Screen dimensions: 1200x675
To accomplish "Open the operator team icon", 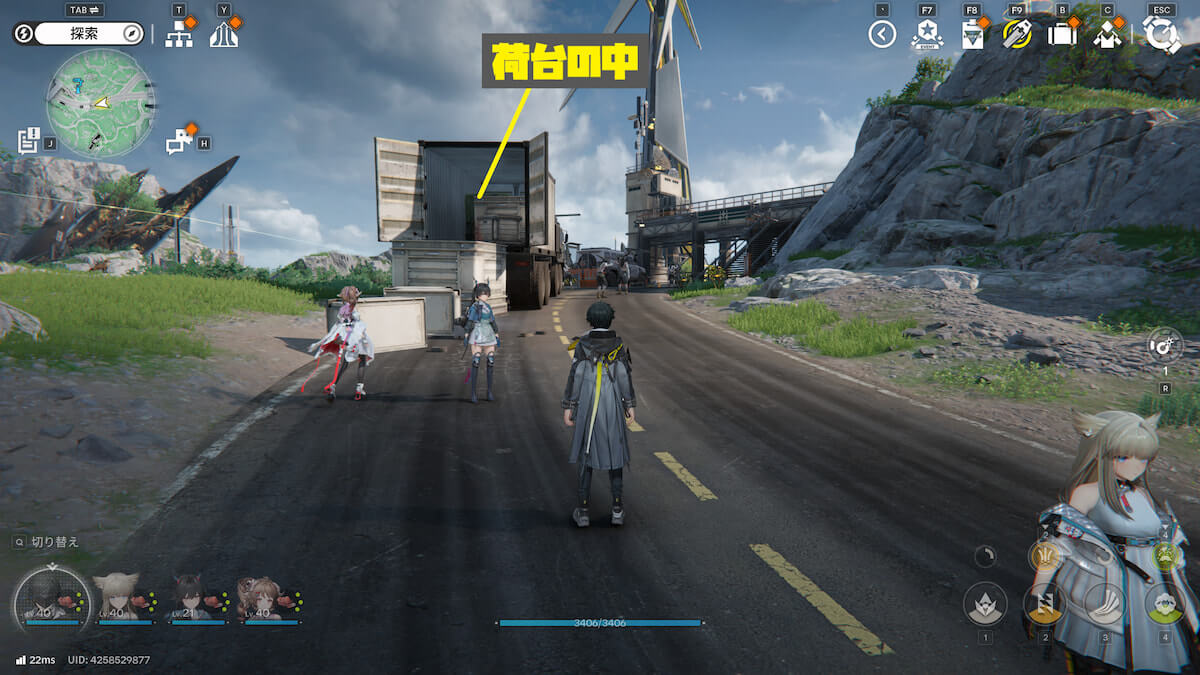I will [x=1107, y=35].
